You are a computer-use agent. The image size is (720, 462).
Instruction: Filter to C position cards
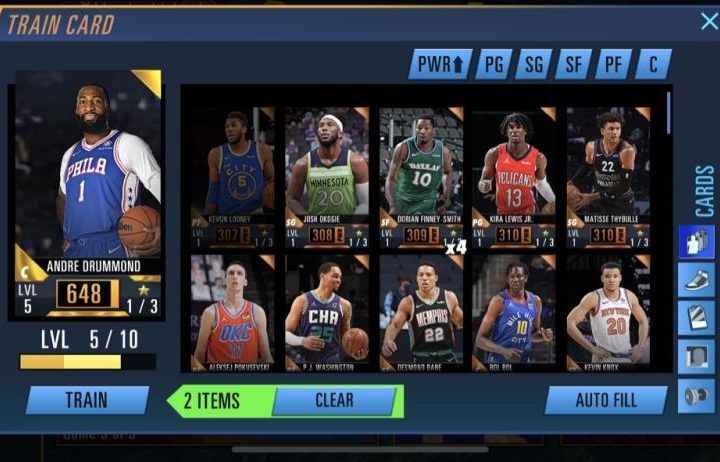click(x=653, y=65)
